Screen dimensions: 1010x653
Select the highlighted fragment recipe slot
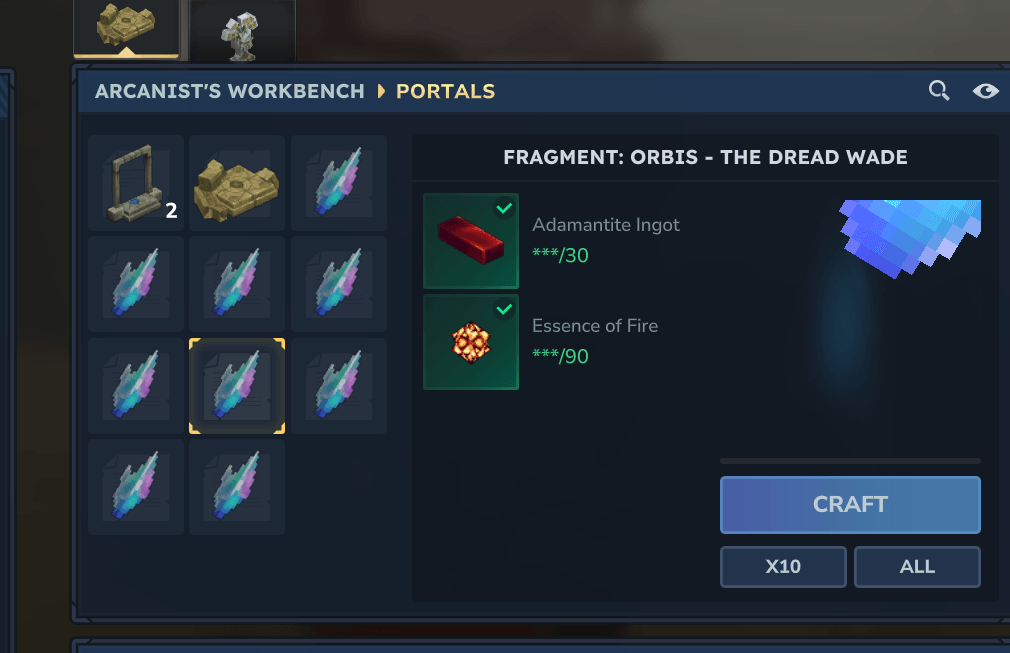coord(237,386)
